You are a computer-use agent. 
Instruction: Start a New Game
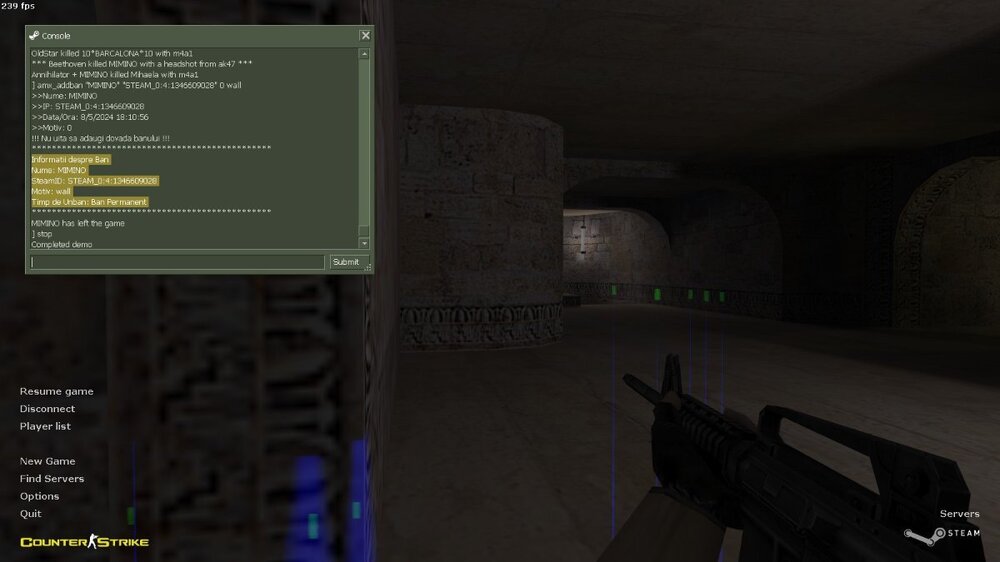click(47, 461)
